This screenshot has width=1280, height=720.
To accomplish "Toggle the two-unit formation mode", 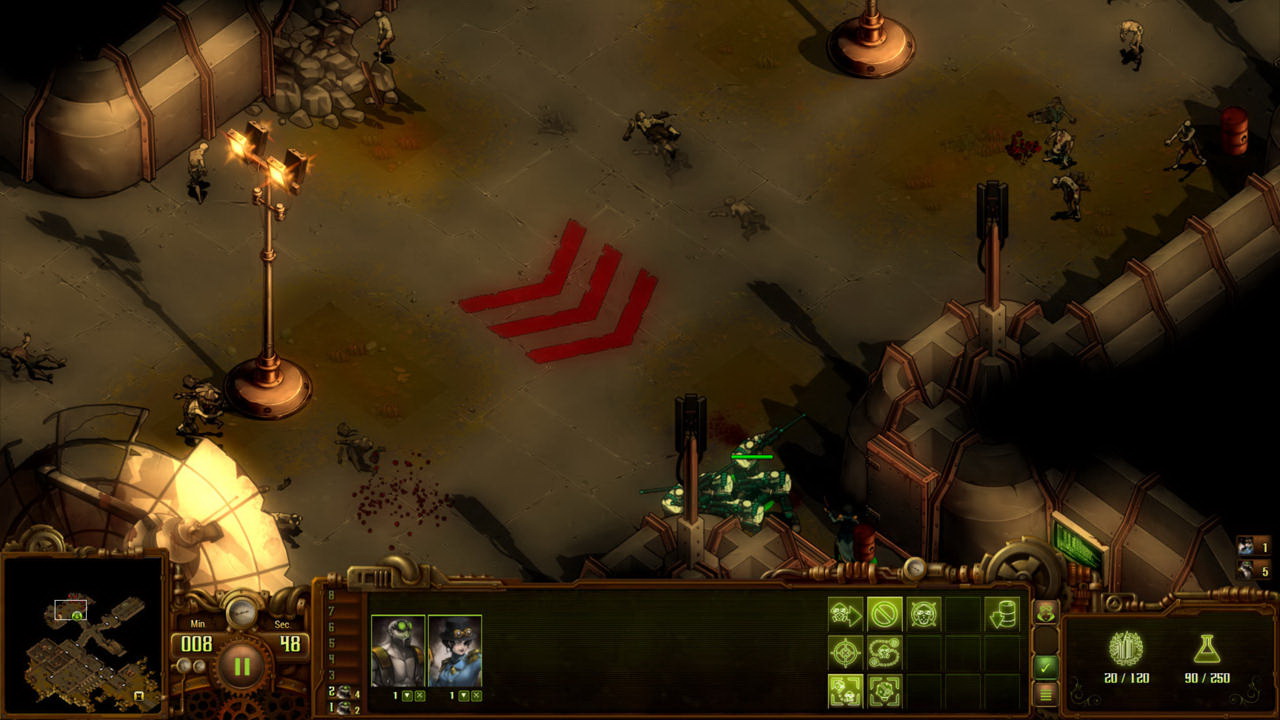I will pyautogui.click(x=845, y=690).
